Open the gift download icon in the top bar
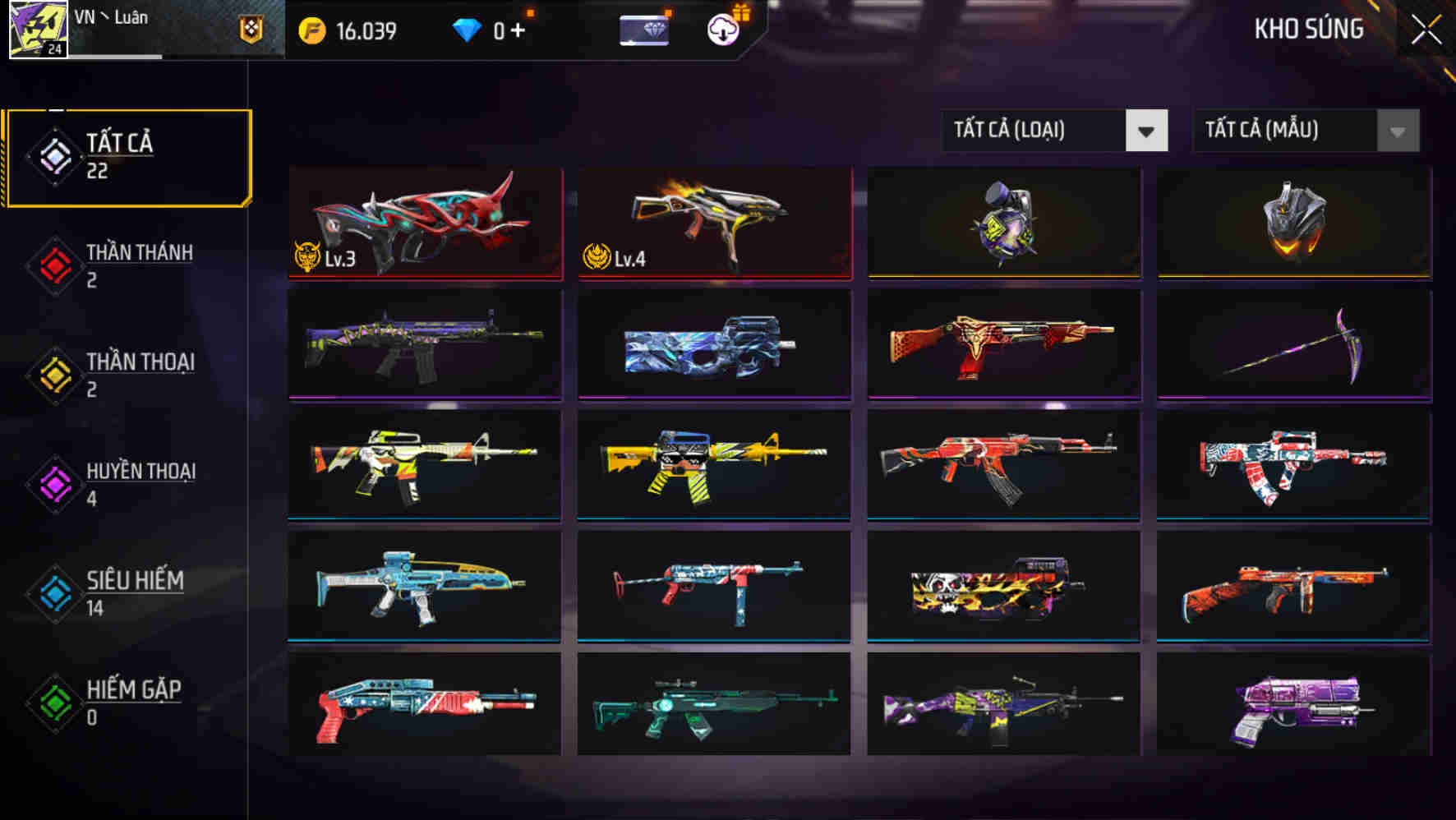The height and width of the screenshot is (820, 1456). pos(721,31)
